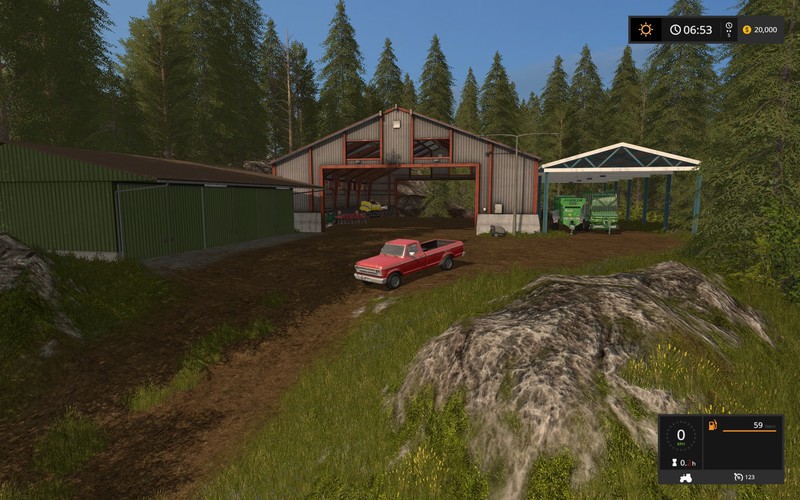Click the sun weather icon
Viewport: 800px width, 500px height.
click(x=646, y=29)
